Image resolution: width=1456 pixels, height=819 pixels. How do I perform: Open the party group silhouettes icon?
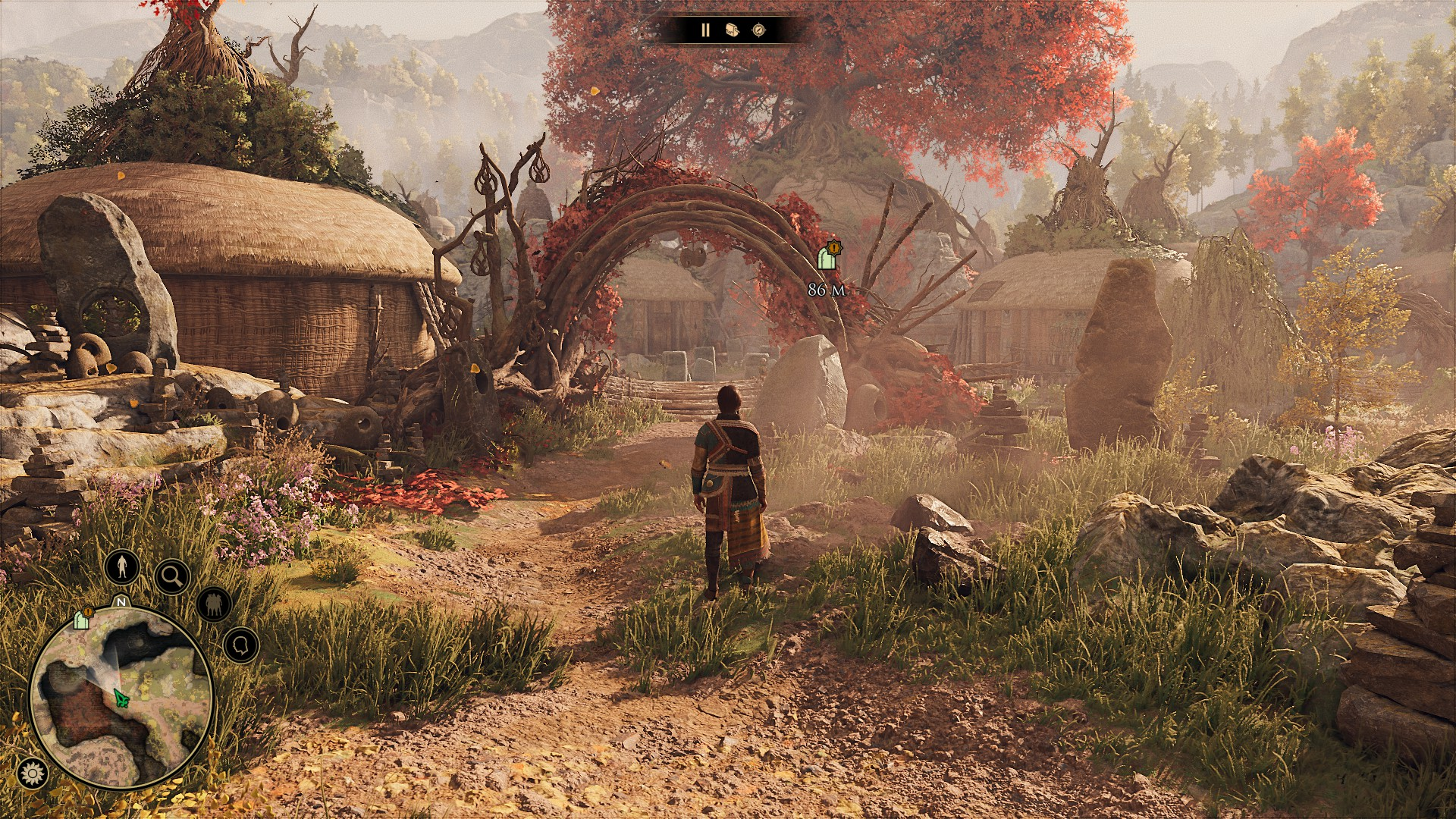tap(214, 604)
